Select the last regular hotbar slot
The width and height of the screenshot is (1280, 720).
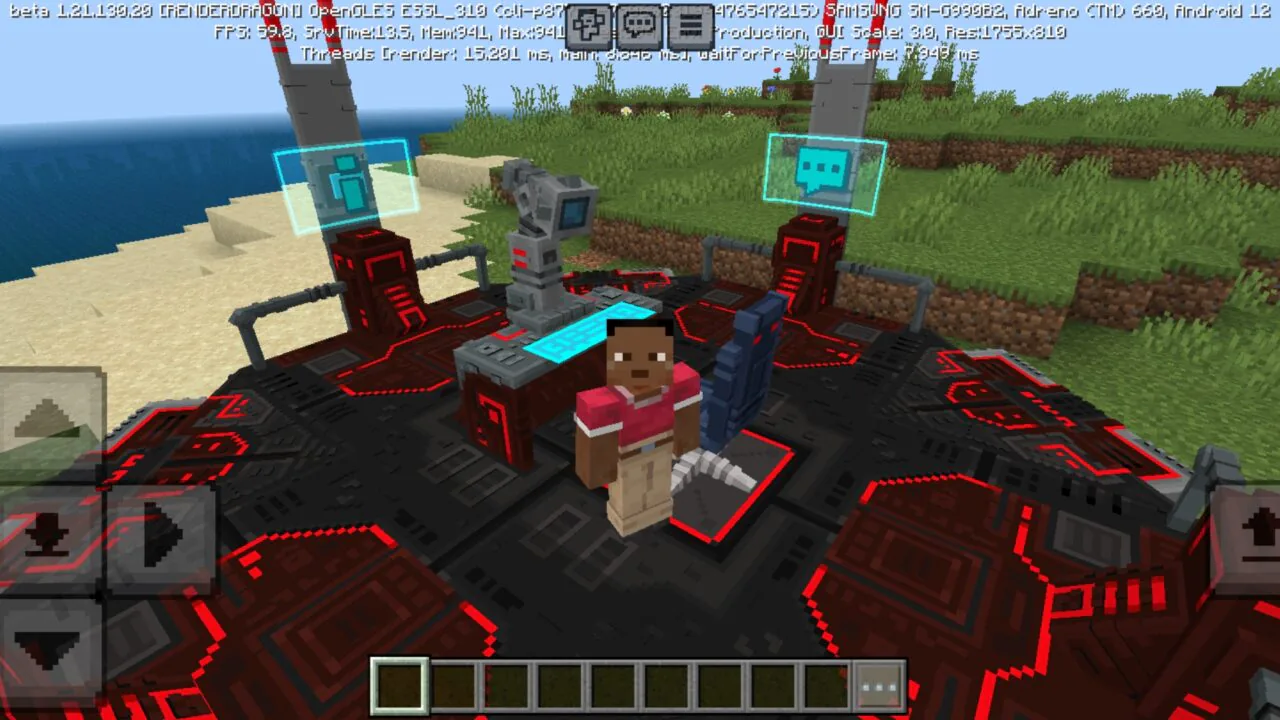click(x=831, y=684)
